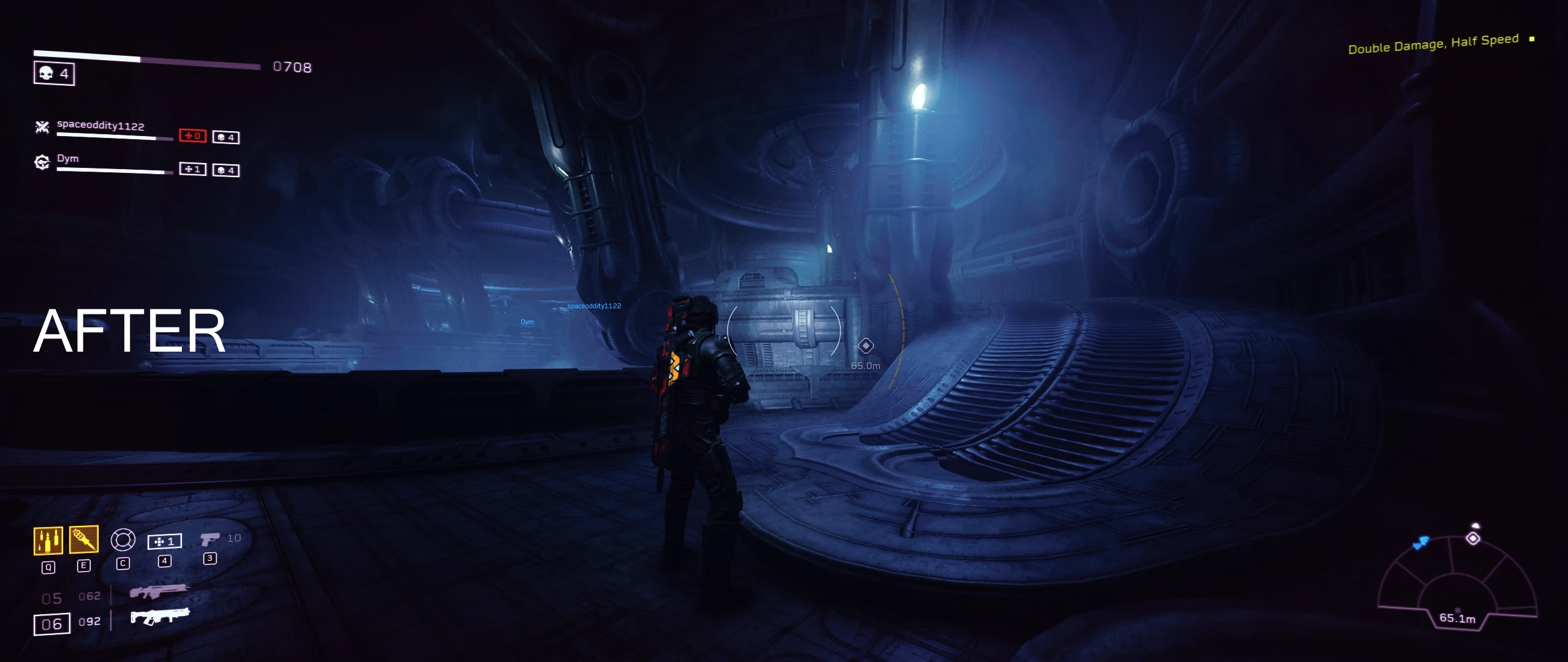This screenshot has height=662, width=1568.
Task: Select the sidearm pistol icon showing 10 rounds
Action: [210, 538]
